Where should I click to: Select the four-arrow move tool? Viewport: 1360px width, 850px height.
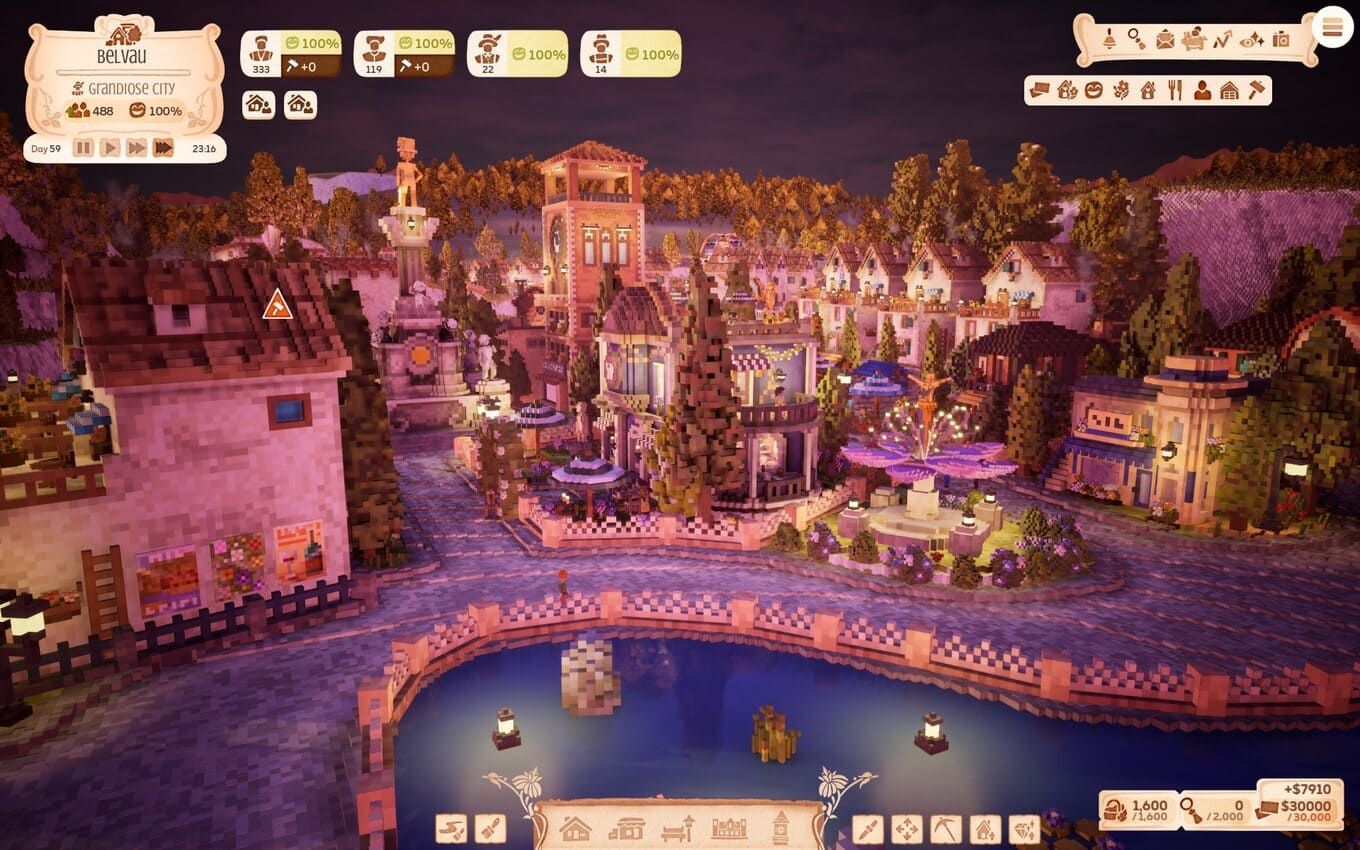(x=906, y=829)
